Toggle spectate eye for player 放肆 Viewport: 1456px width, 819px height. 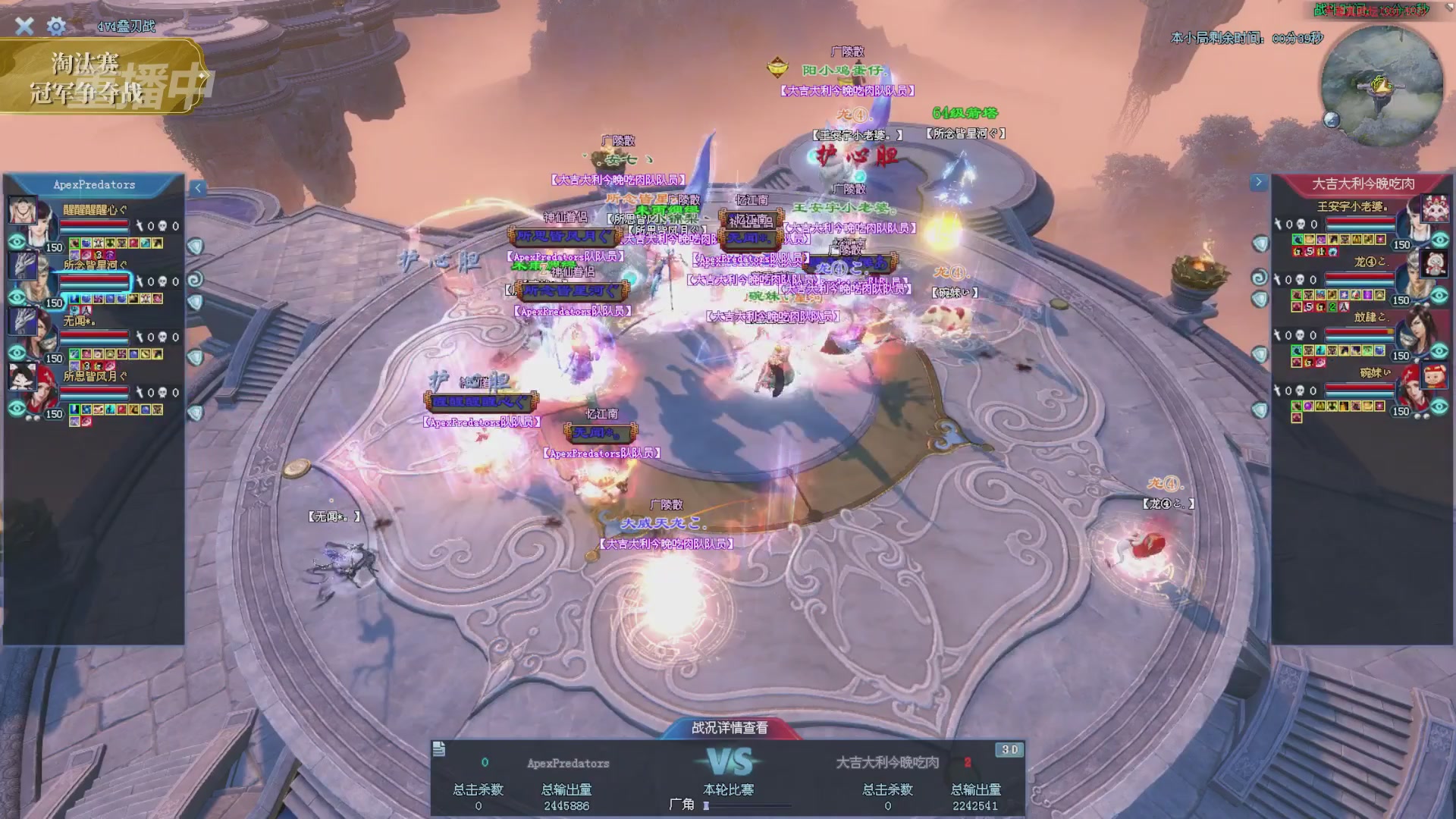1439,350
